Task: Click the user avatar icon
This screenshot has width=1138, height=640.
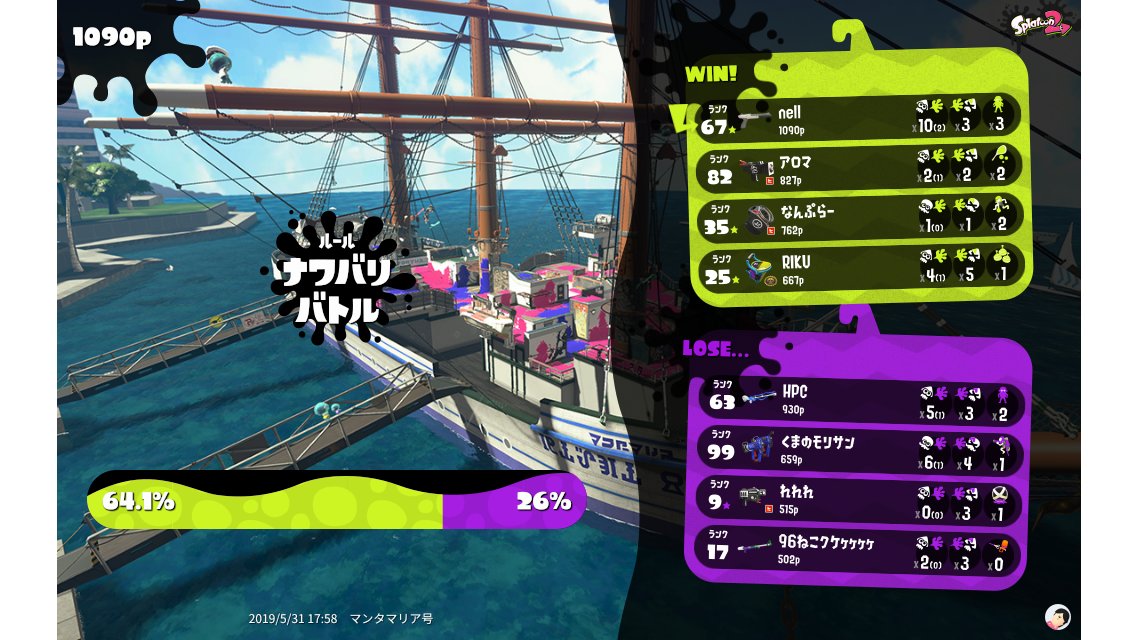Action: 1057,616
